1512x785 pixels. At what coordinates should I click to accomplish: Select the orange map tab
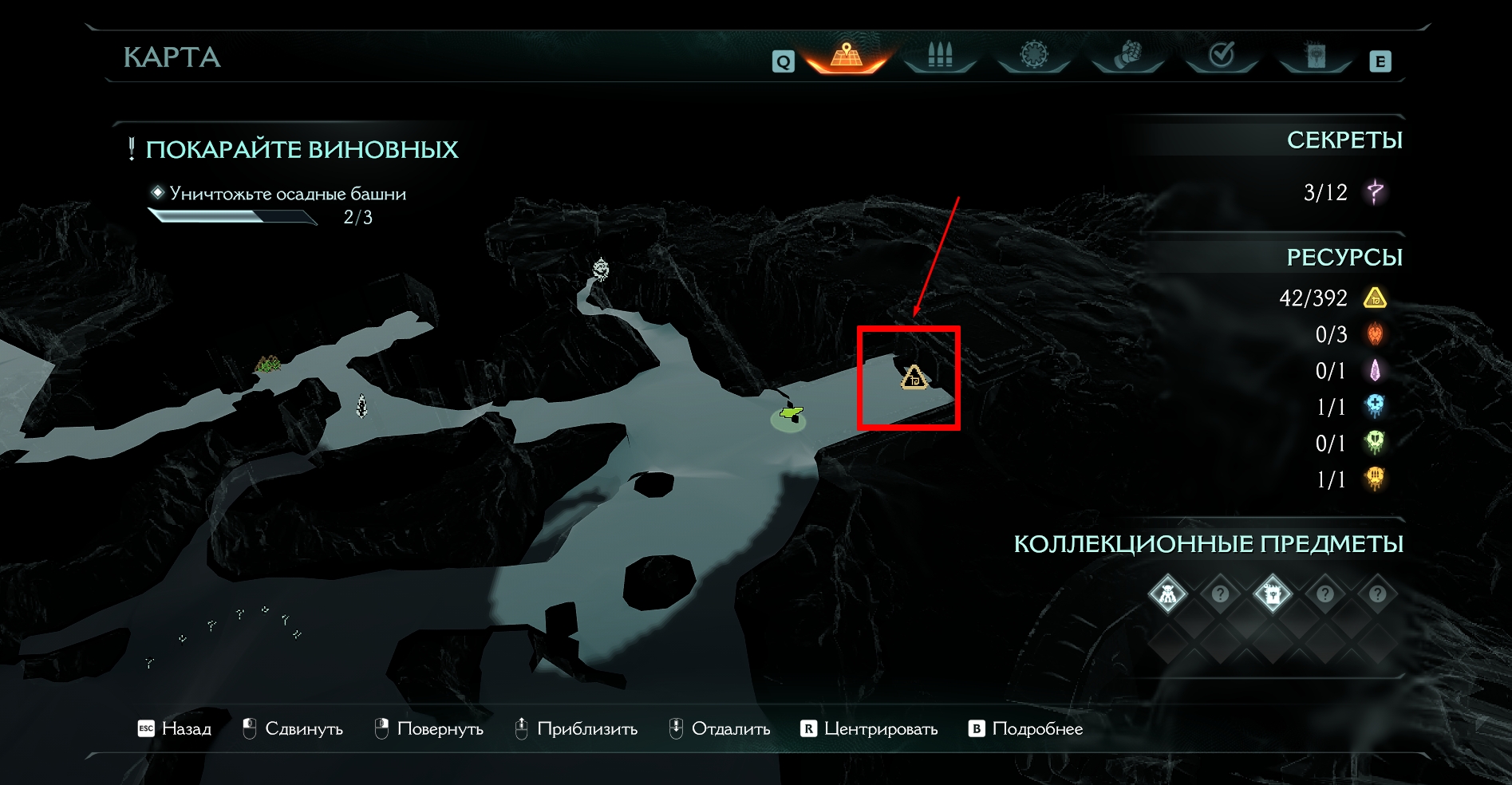pos(847,56)
